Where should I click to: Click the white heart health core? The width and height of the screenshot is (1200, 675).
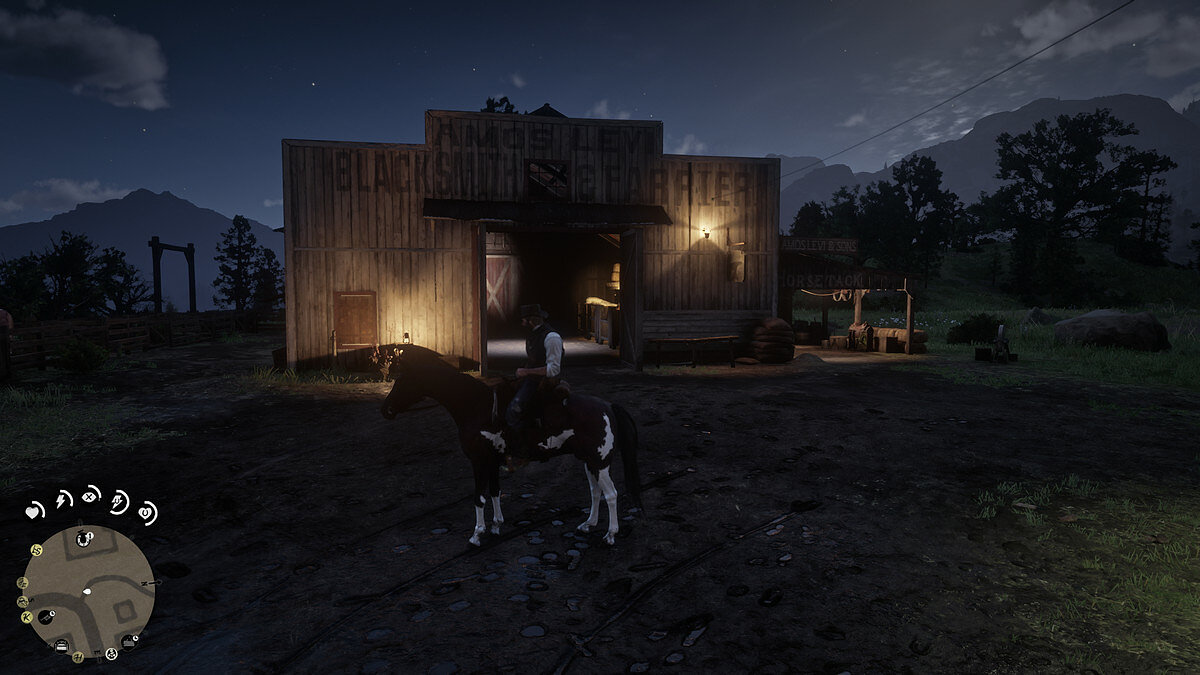tap(33, 511)
